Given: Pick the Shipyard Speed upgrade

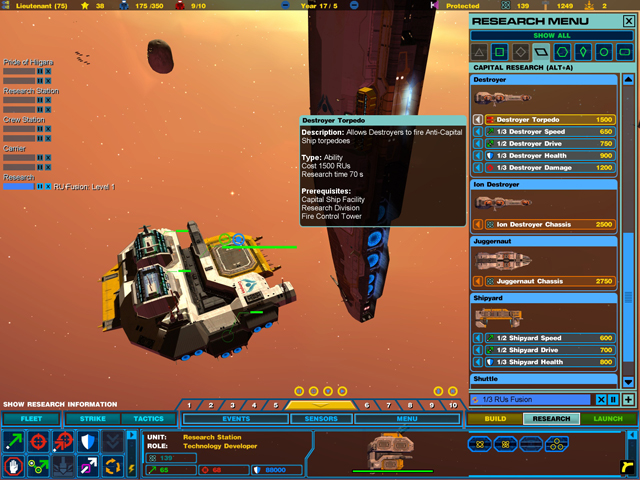Looking at the screenshot, I should 553,338.
